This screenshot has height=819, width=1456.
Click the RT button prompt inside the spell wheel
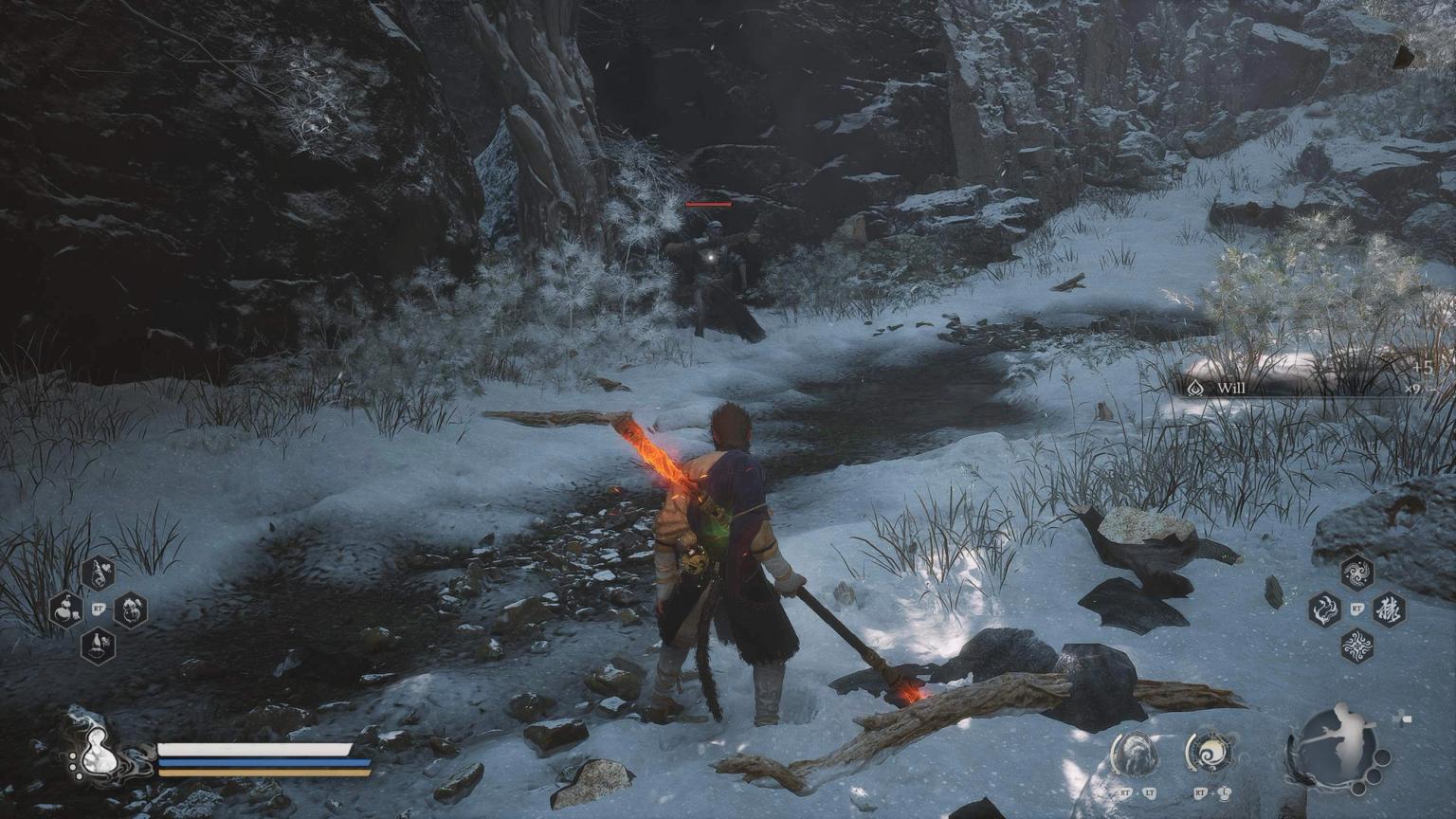(1357, 609)
